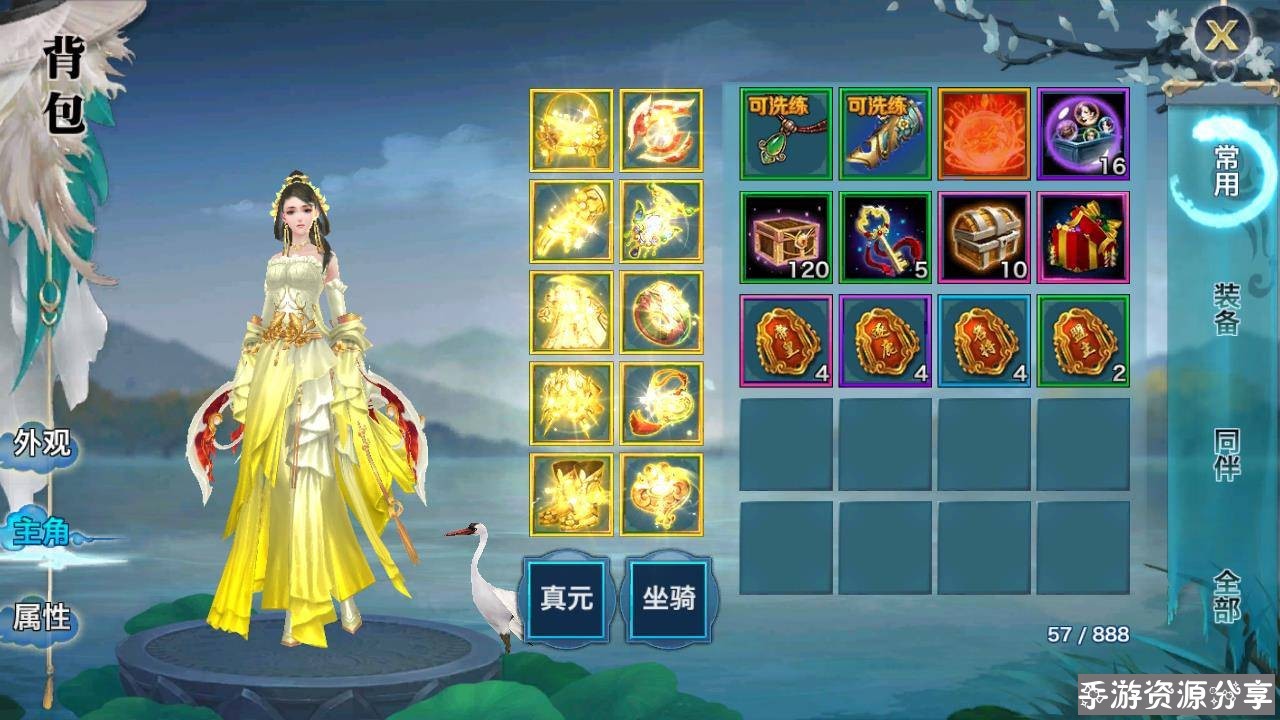The width and height of the screenshot is (1280, 720).
Task: Select the purple orb stack of 16
Action: coord(1085,135)
